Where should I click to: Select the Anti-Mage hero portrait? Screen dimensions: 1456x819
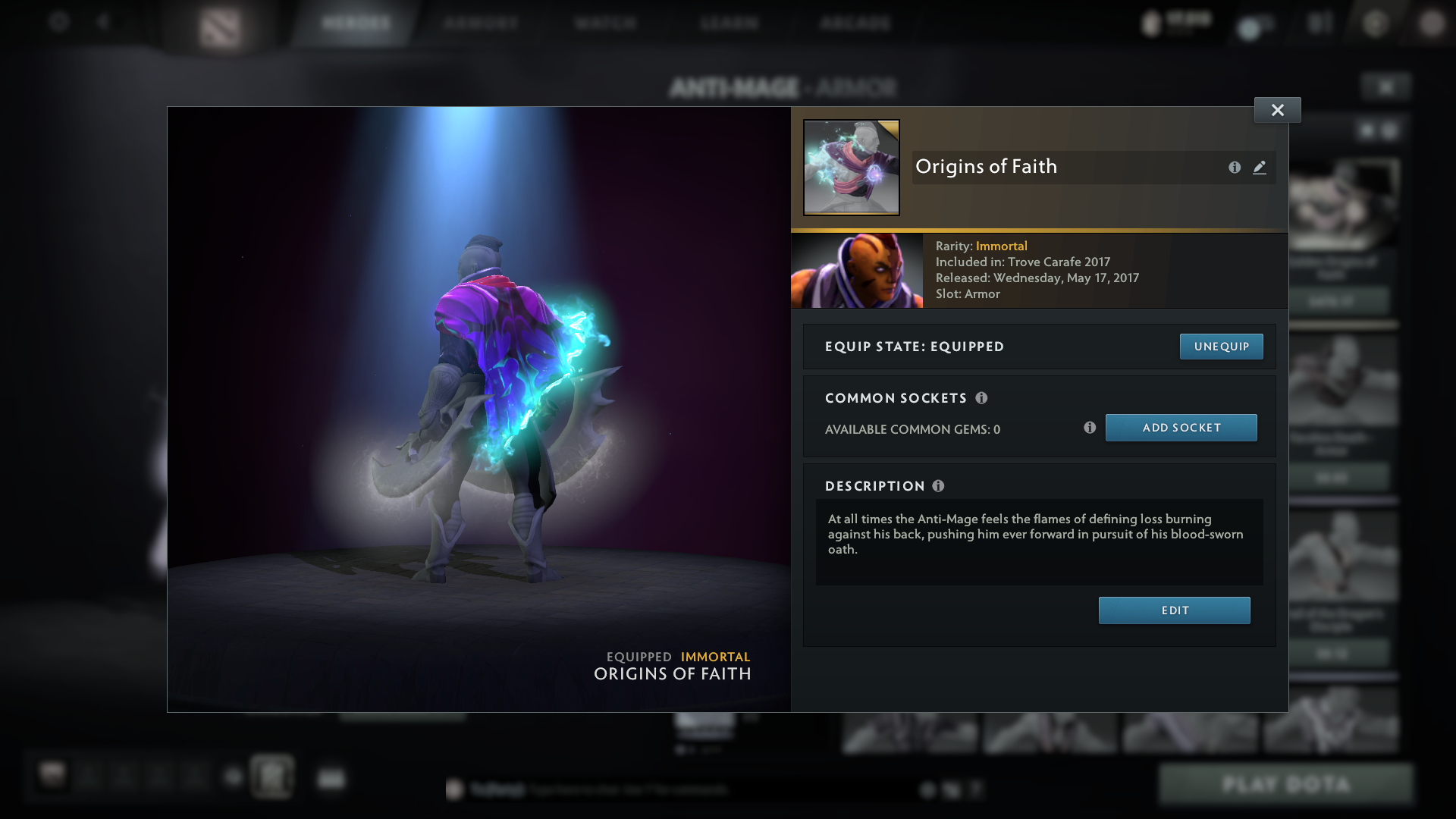pos(857,270)
